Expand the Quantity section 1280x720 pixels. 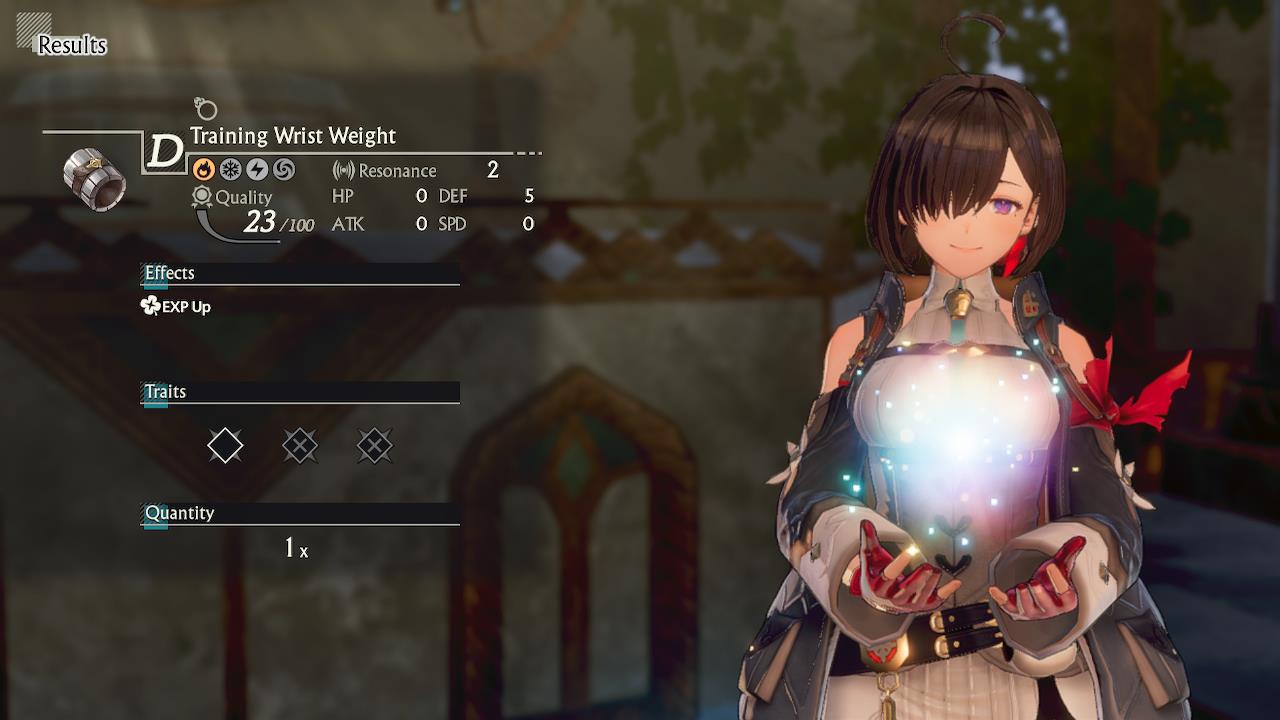pos(180,513)
